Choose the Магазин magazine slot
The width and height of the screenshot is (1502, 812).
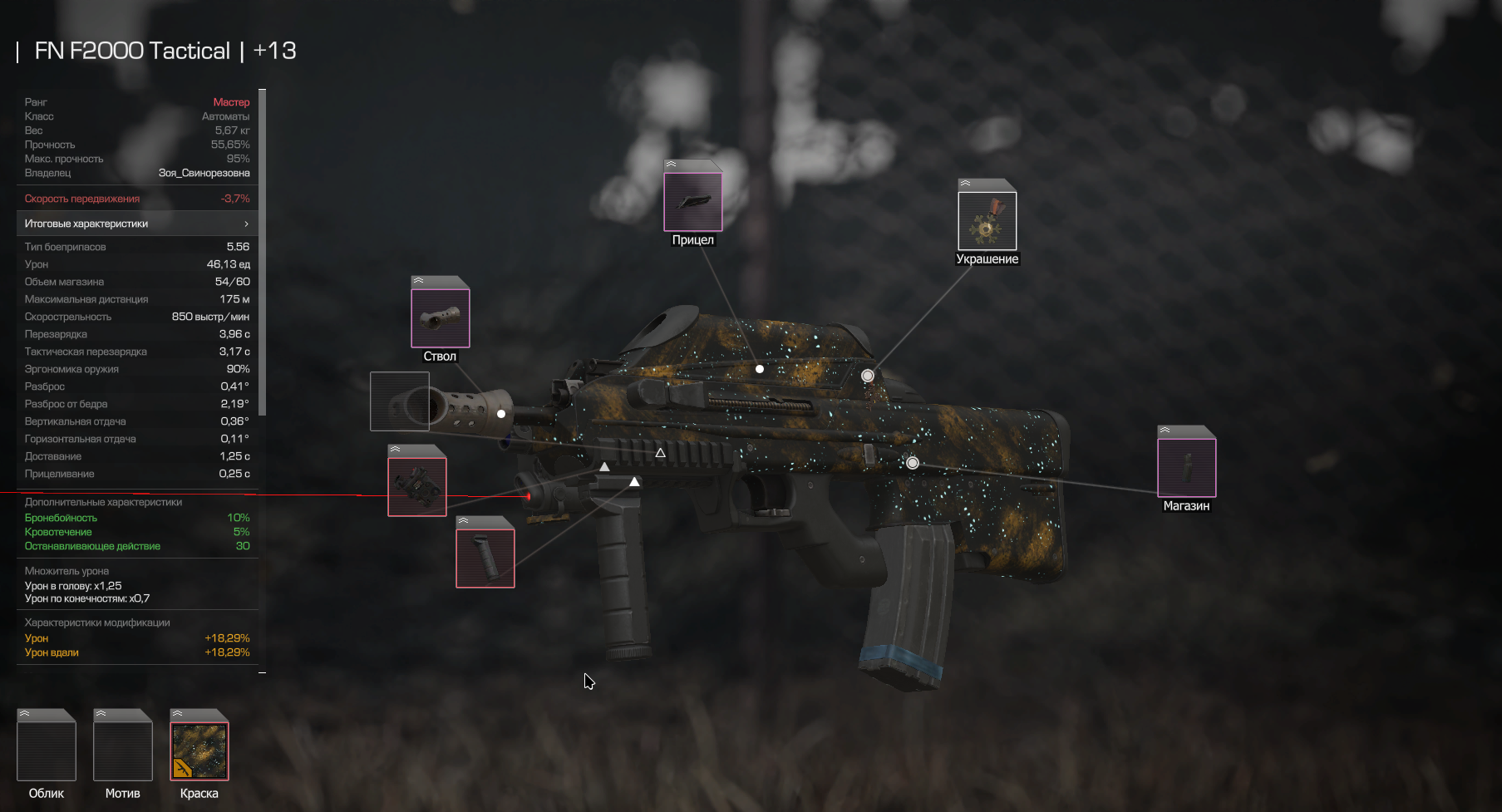pyautogui.click(x=1186, y=467)
